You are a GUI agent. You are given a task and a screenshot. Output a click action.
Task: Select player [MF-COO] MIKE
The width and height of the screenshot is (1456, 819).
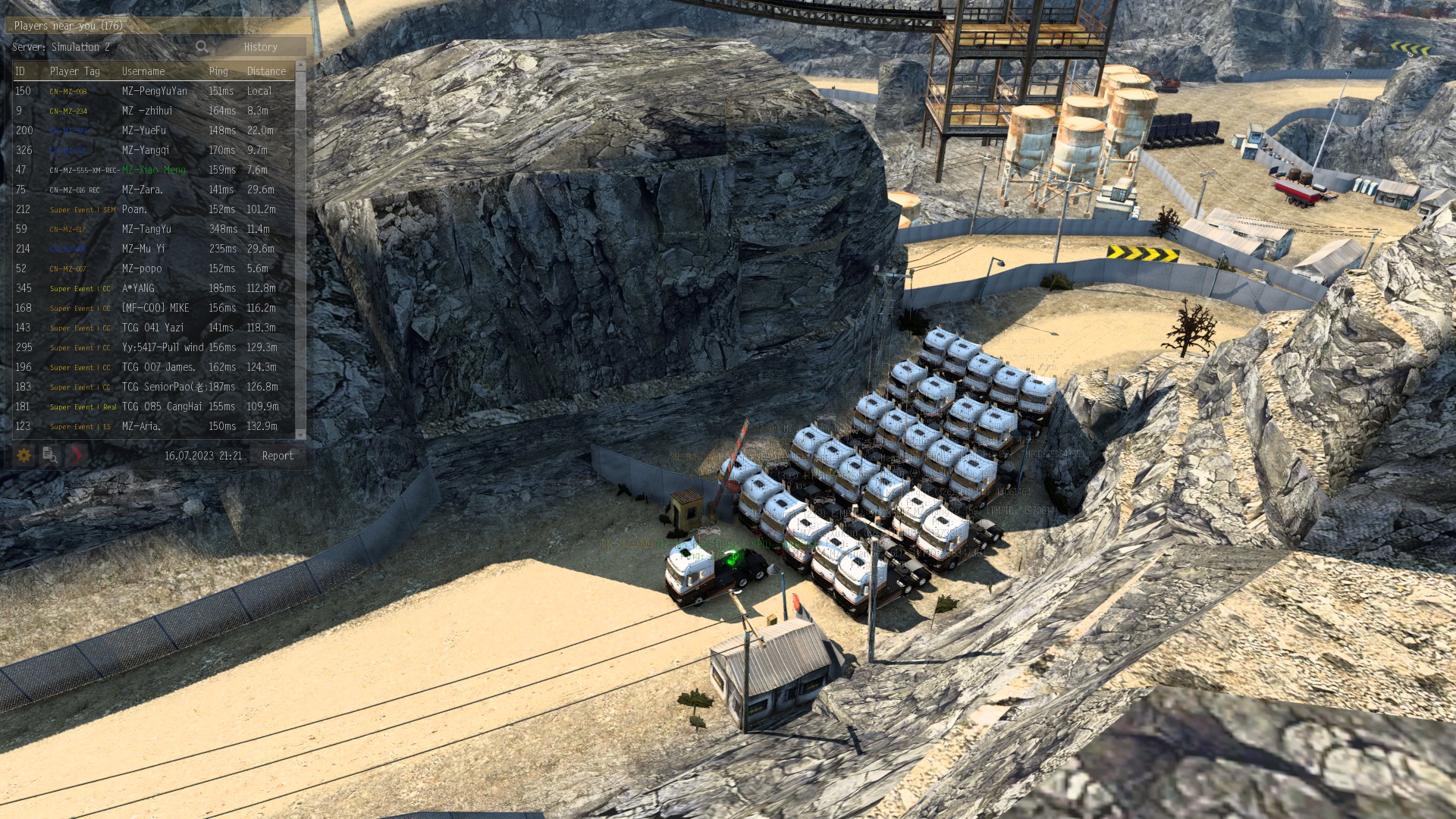click(x=155, y=308)
